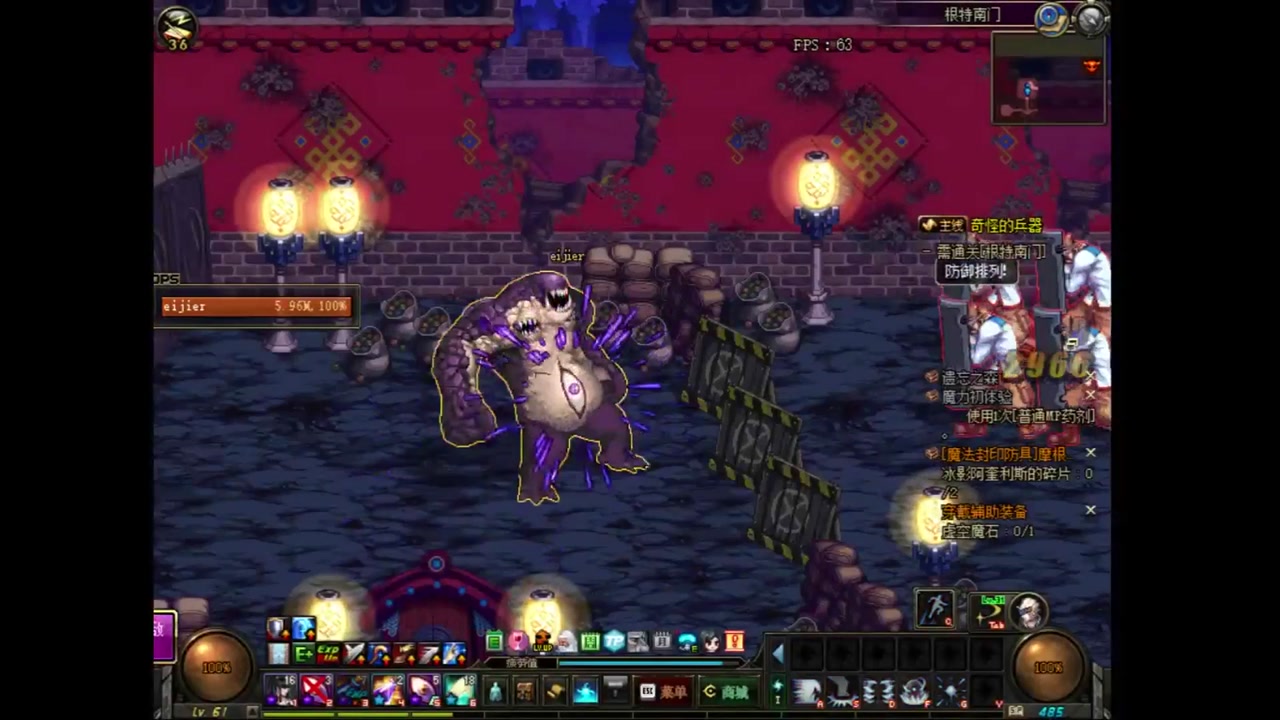The image size is (1280, 720).
Task: Click the LV UP icon
Action: coord(542,641)
